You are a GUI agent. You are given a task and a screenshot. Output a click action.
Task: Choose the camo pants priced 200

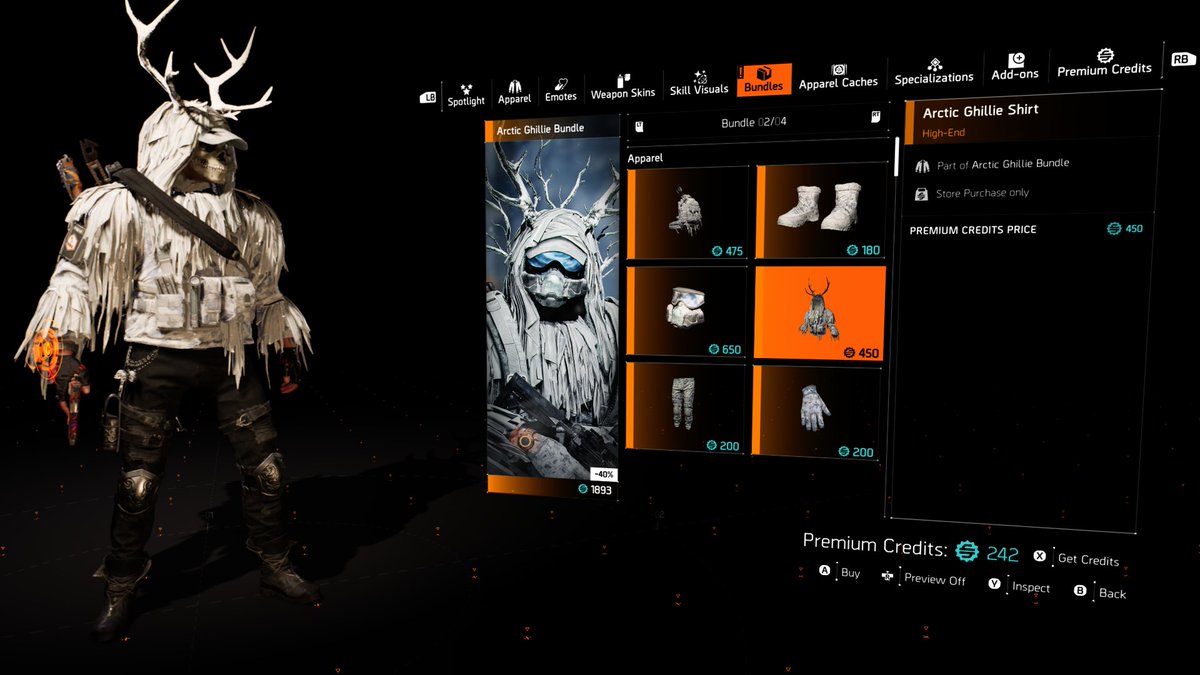tap(687, 407)
